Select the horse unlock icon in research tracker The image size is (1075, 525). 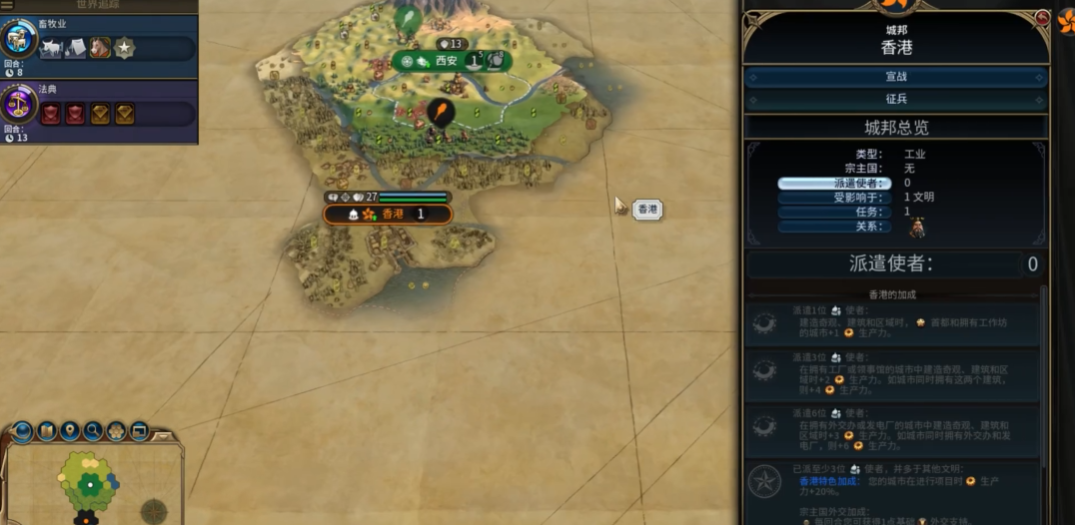pos(100,47)
